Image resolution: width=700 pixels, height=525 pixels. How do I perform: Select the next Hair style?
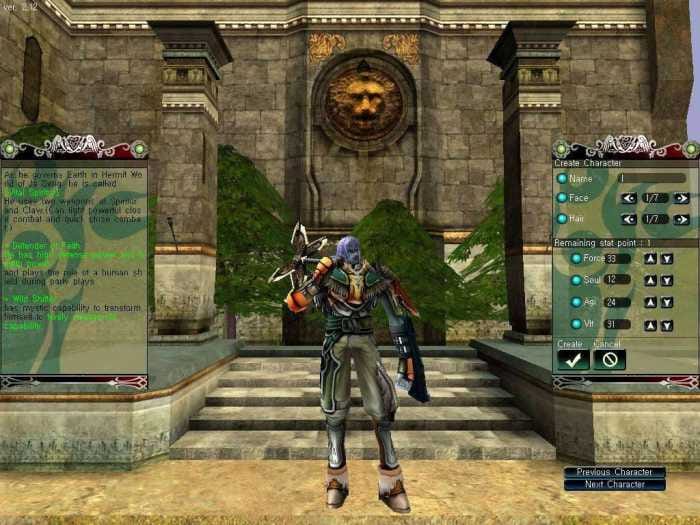coord(681,219)
